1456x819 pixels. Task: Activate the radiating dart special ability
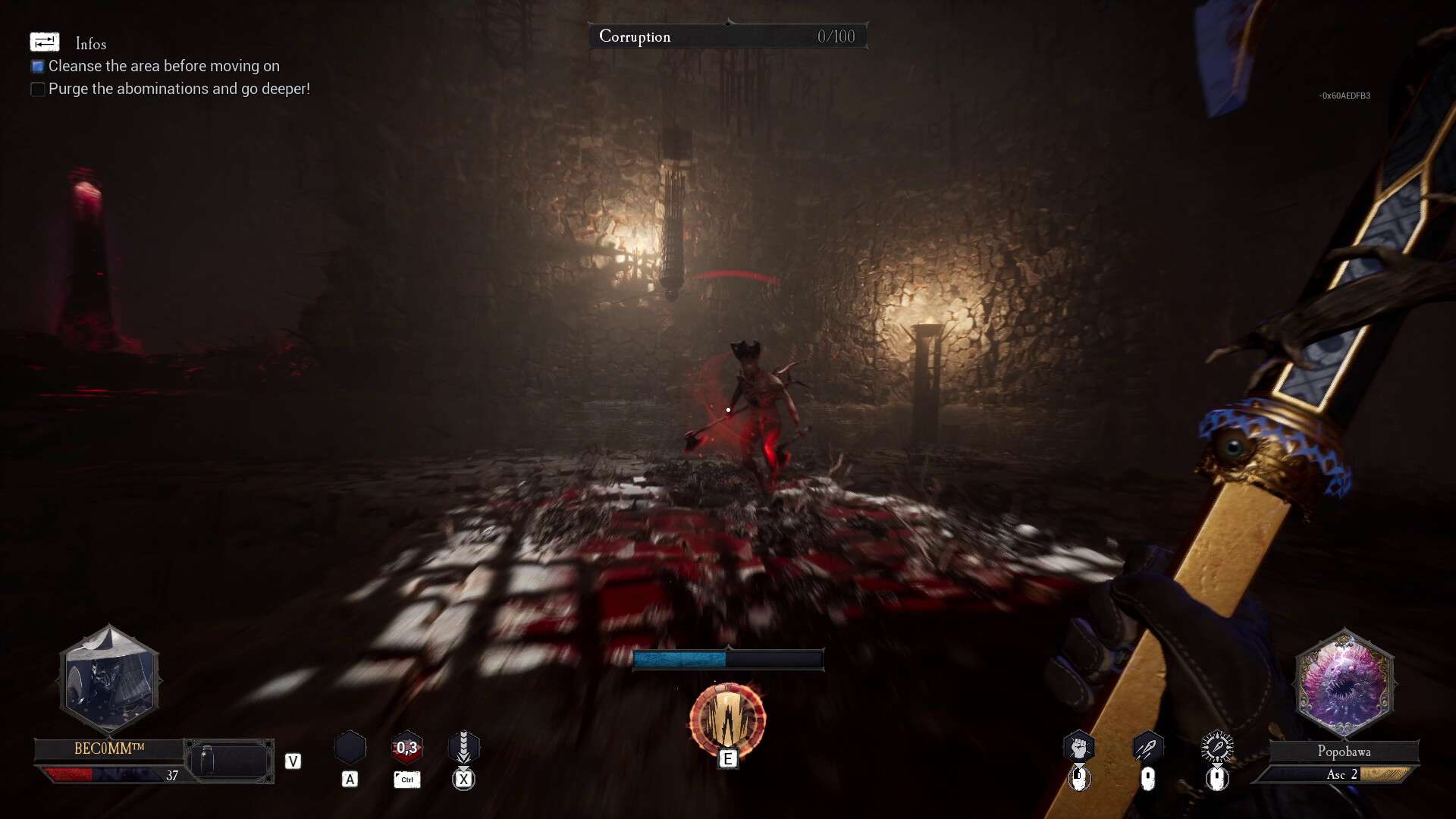pyautogui.click(x=1217, y=748)
